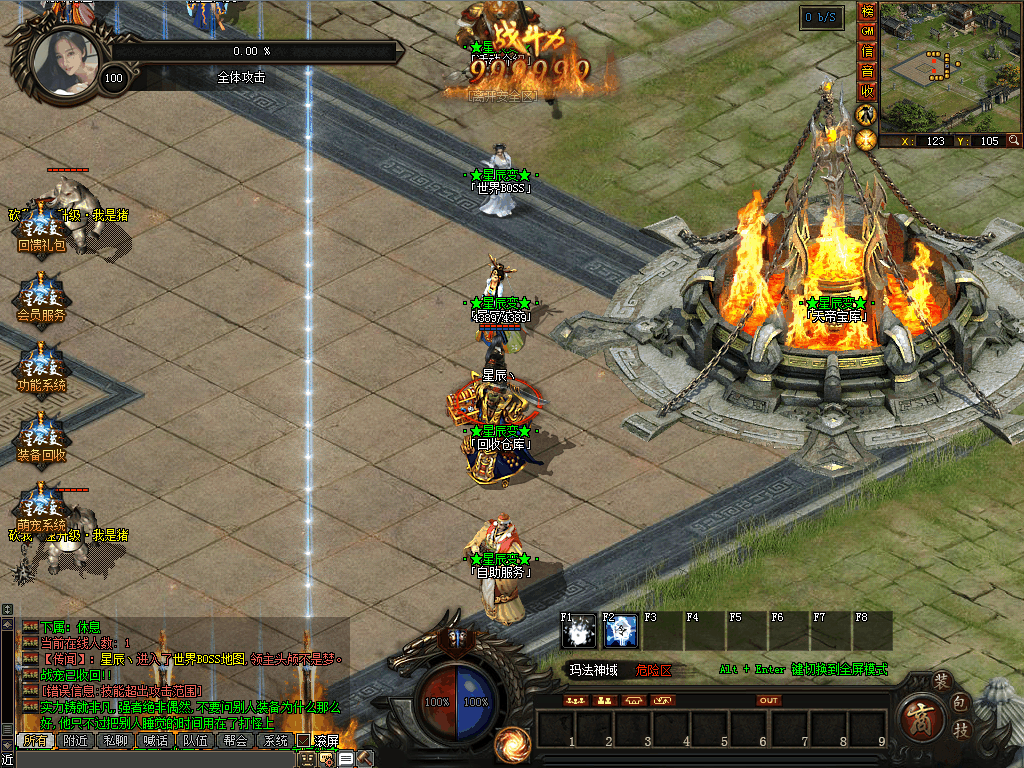The height and width of the screenshot is (768, 1024).
Task: Click the GM button beside the minimap
Action: point(867,31)
